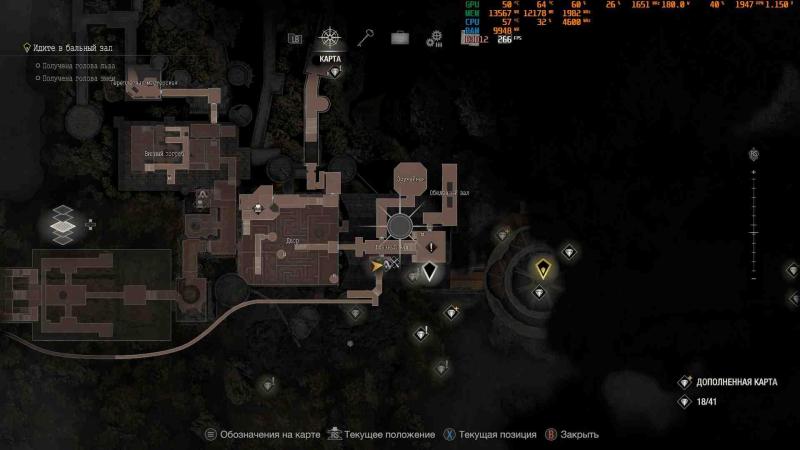Open the key items tab
This screenshot has height=450, width=800.
click(366, 38)
